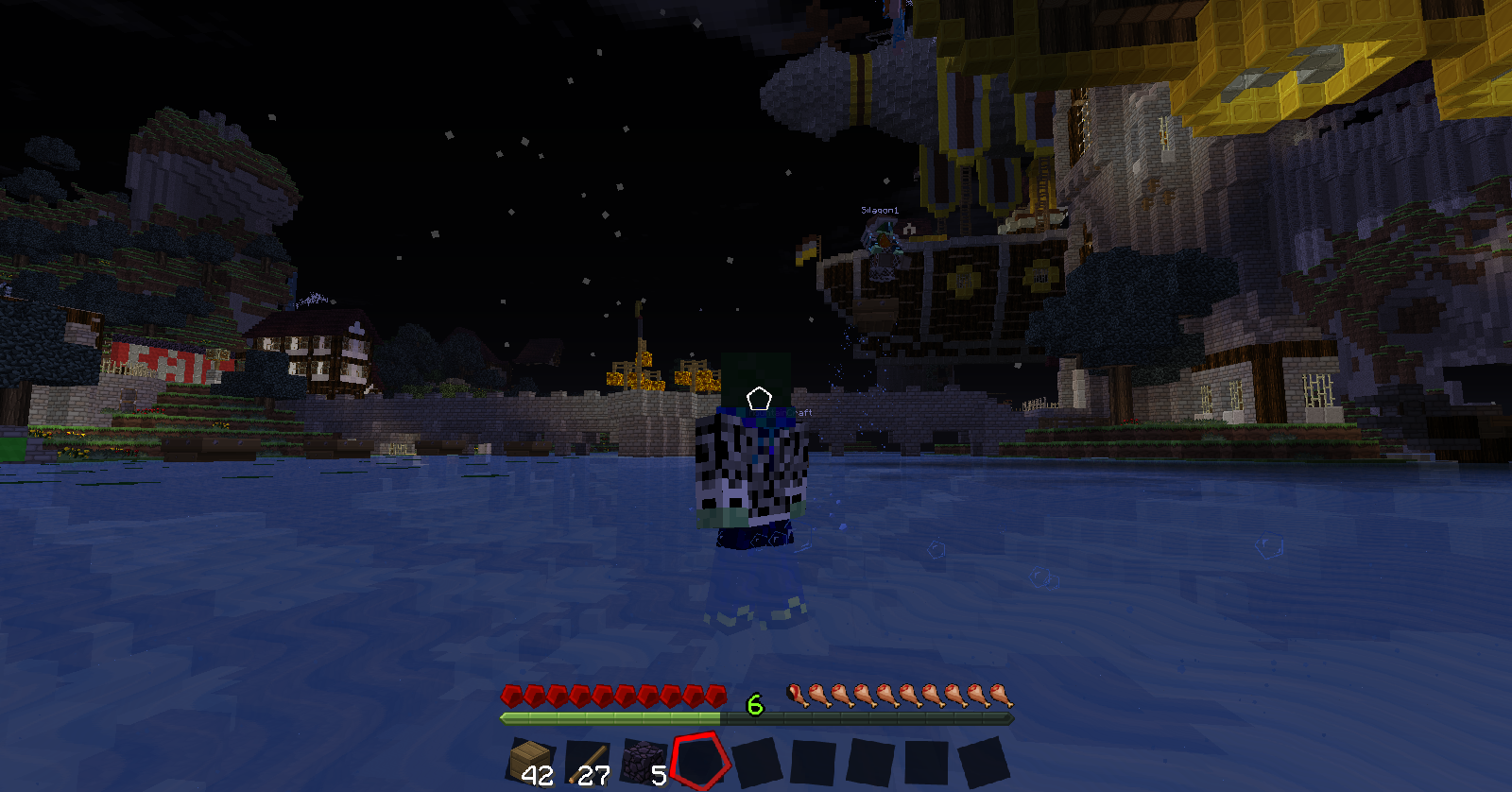Select the wooden planks hotbar slot
The image size is (1512, 792).
(x=529, y=761)
